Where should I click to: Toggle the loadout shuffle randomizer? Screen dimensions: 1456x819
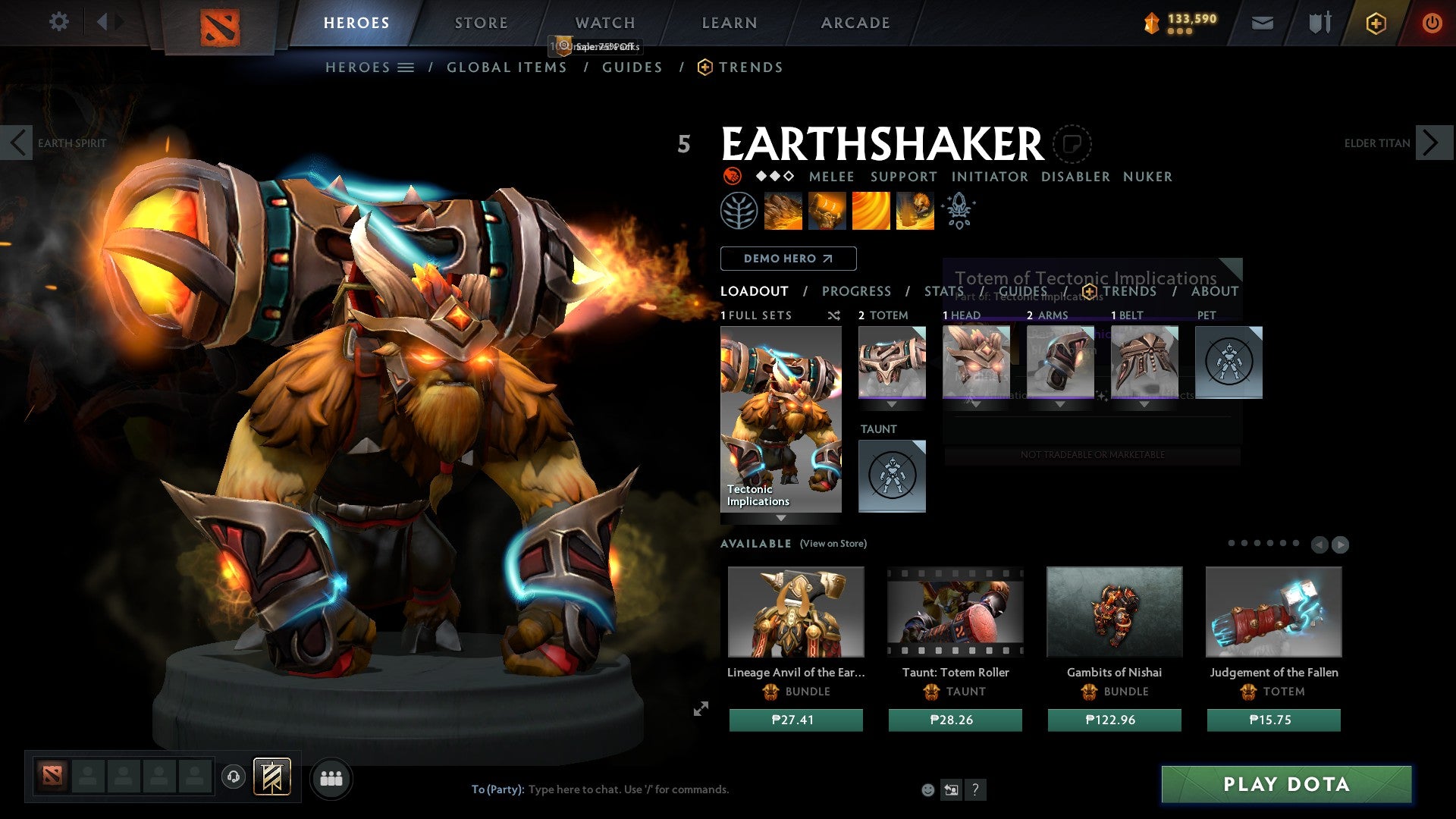coord(834,315)
